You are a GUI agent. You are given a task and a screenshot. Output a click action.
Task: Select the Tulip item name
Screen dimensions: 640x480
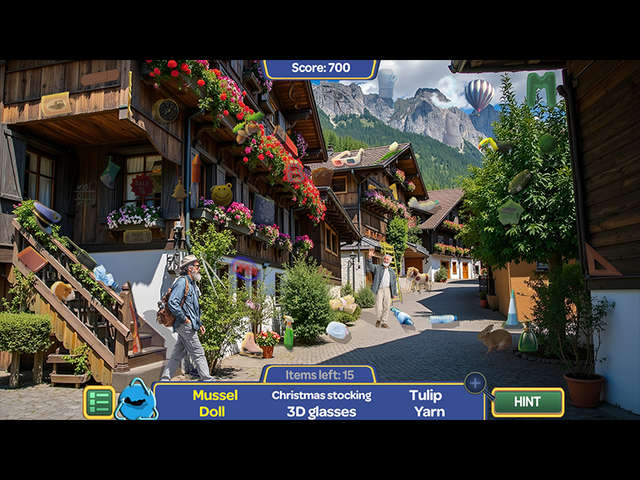[x=425, y=395]
